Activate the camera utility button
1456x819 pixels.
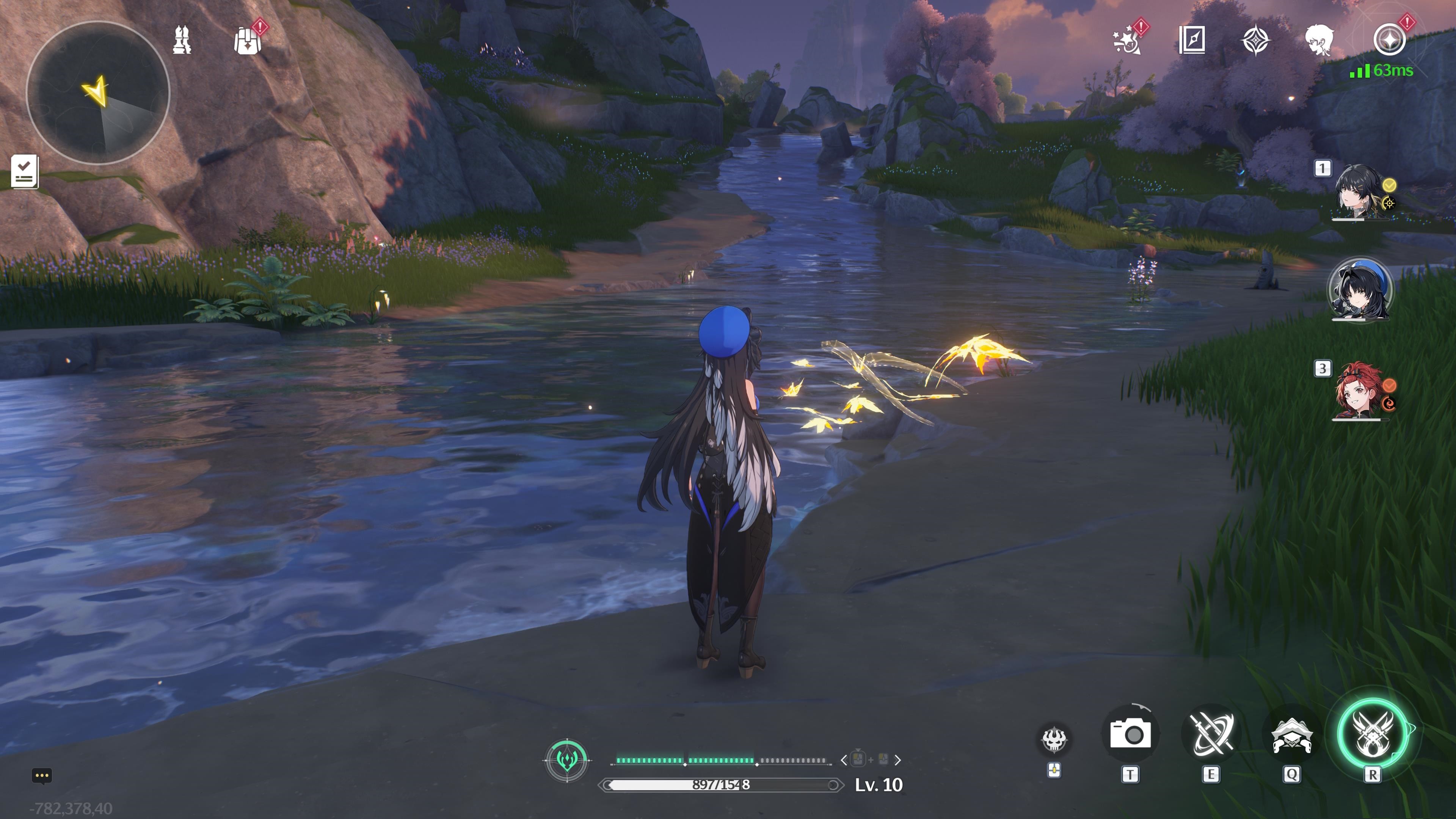(1130, 734)
